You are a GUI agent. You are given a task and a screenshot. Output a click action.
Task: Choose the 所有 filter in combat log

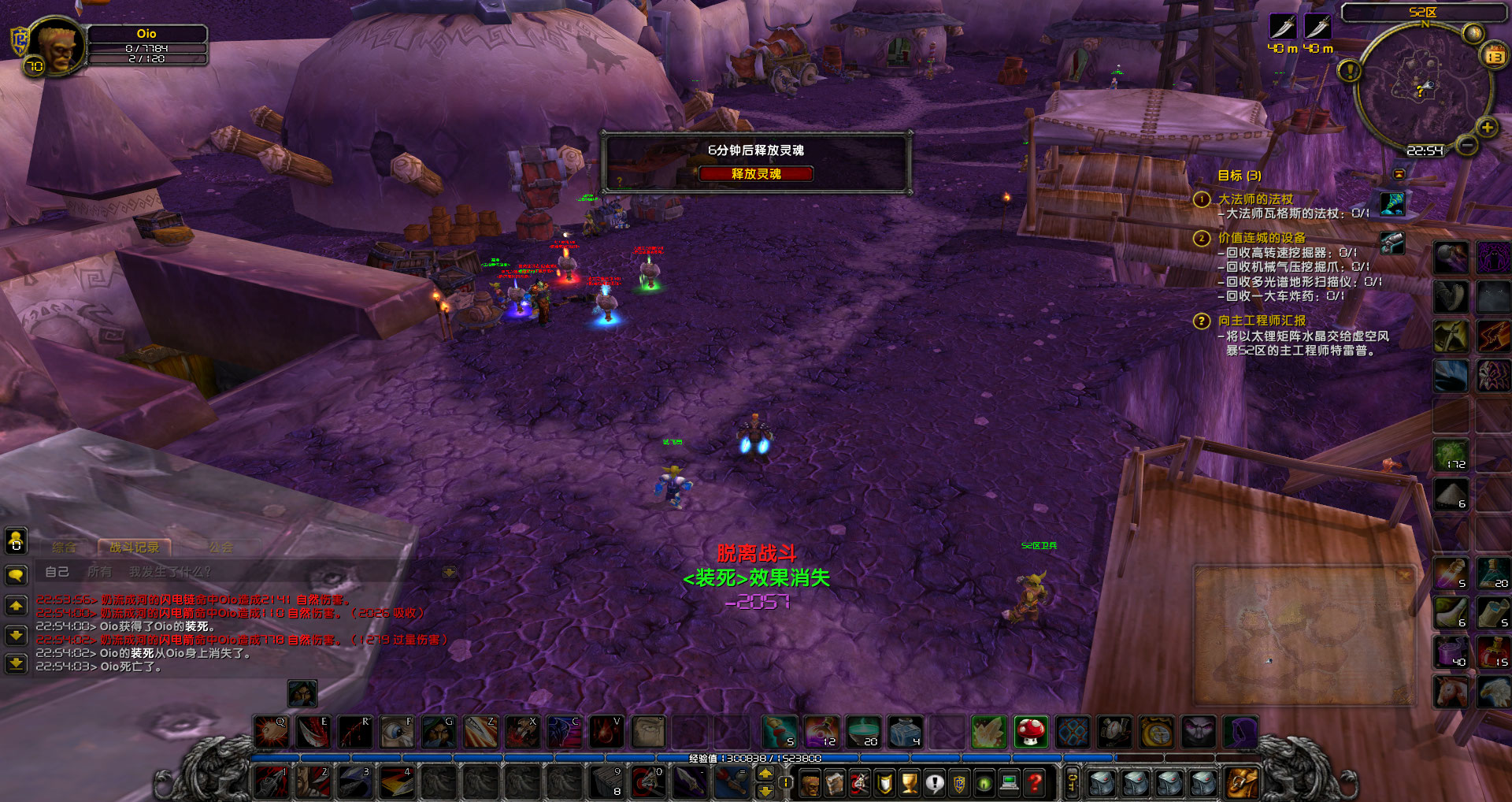(x=99, y=572)
